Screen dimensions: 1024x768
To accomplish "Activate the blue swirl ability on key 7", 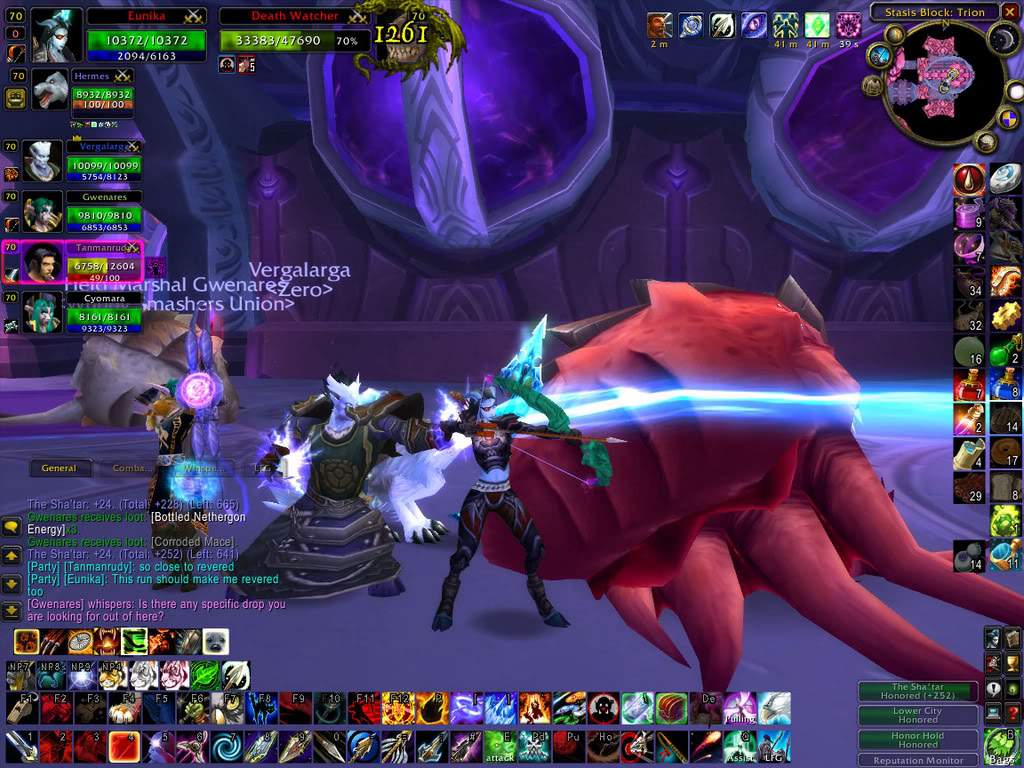I will coord(227,746).
